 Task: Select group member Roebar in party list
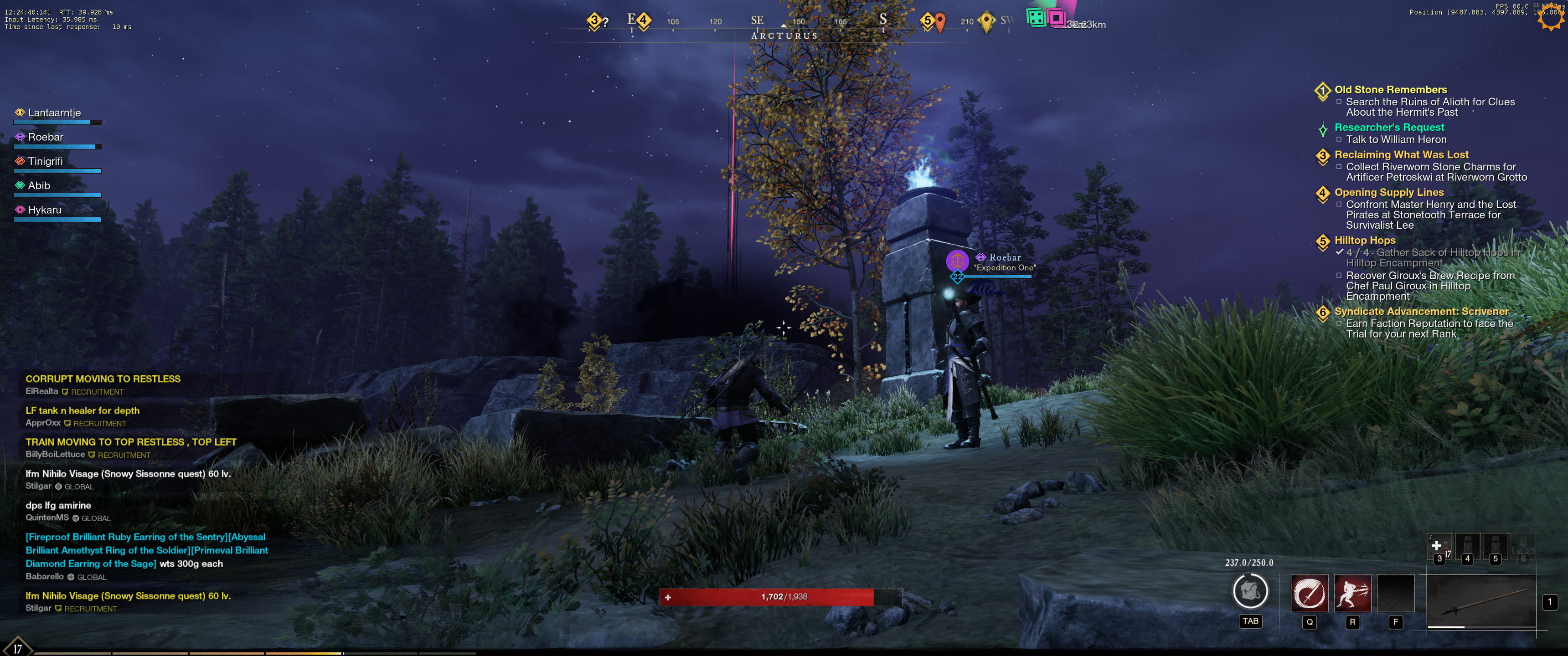coord(46,137)
